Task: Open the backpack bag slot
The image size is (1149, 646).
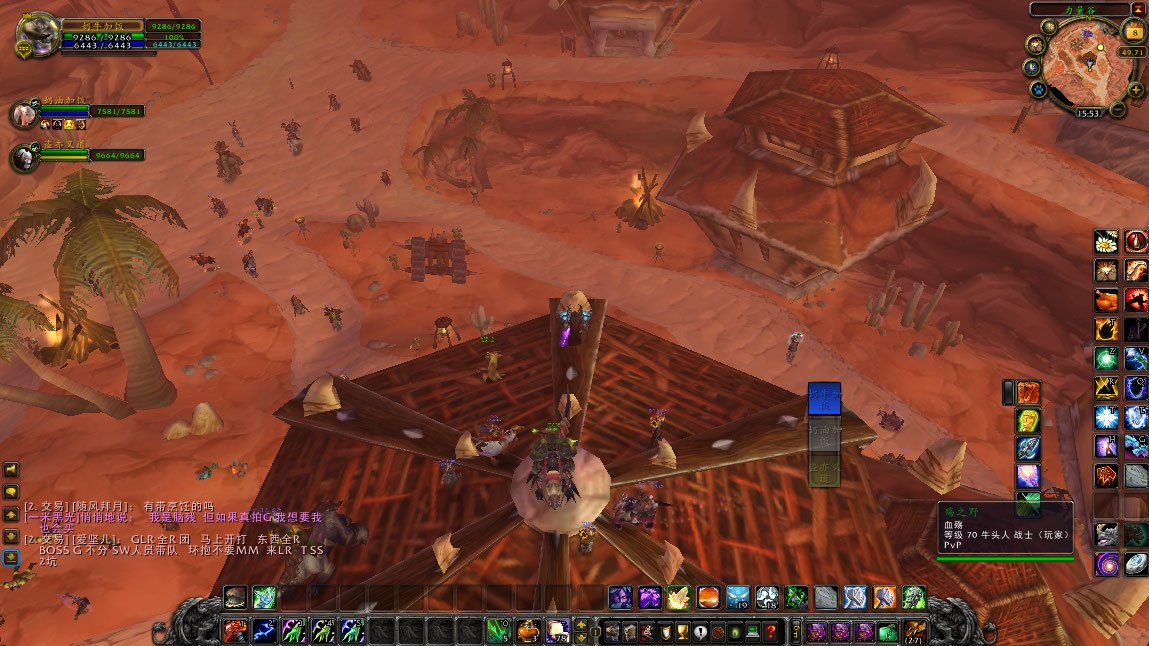Action: click(x=914, y=631)
